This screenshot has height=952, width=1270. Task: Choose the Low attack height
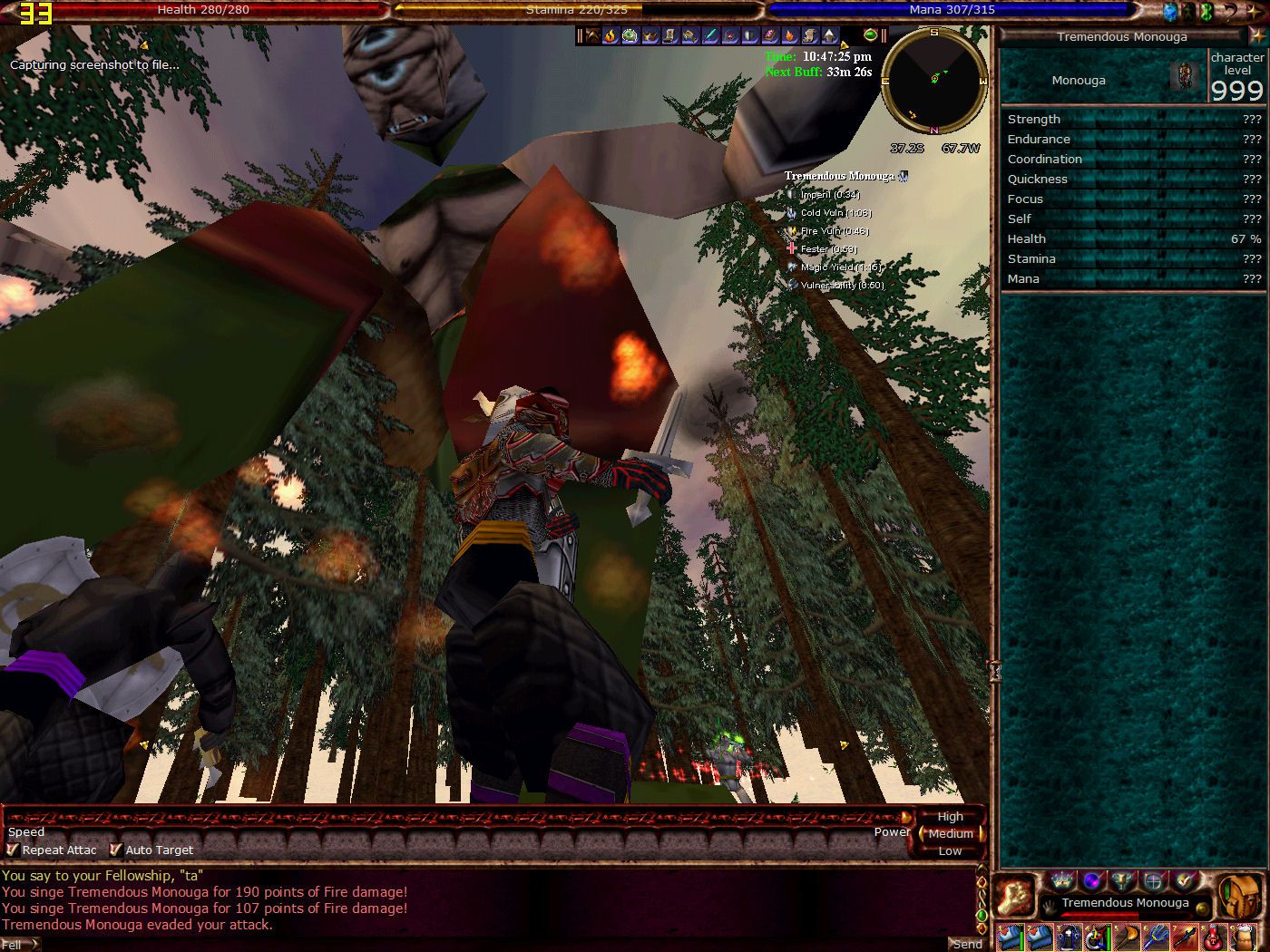click(950, 851)
